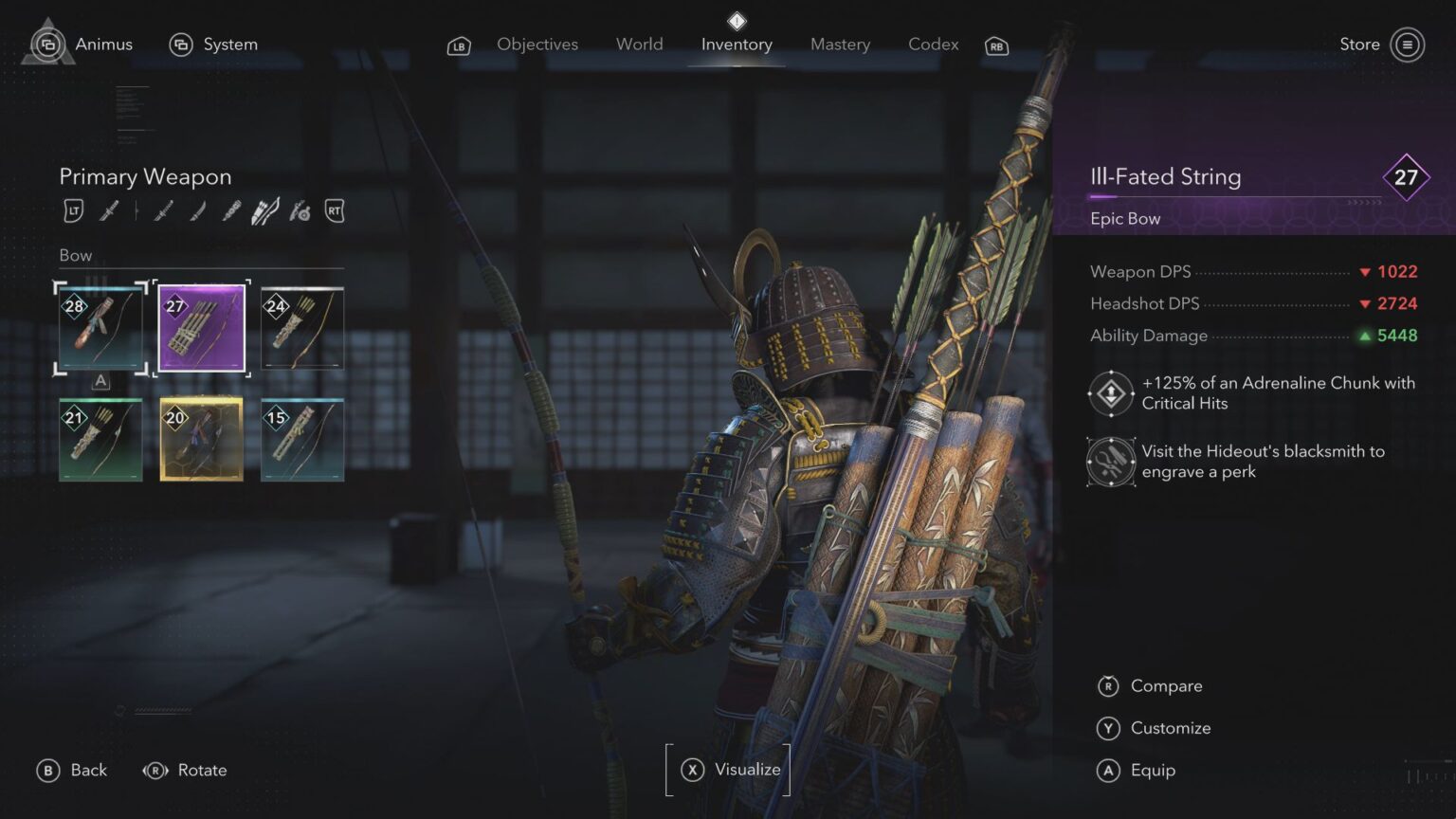Select the currently equipped level 28 bow
This screenshot has width=1456, height=819.
[100, 327]
